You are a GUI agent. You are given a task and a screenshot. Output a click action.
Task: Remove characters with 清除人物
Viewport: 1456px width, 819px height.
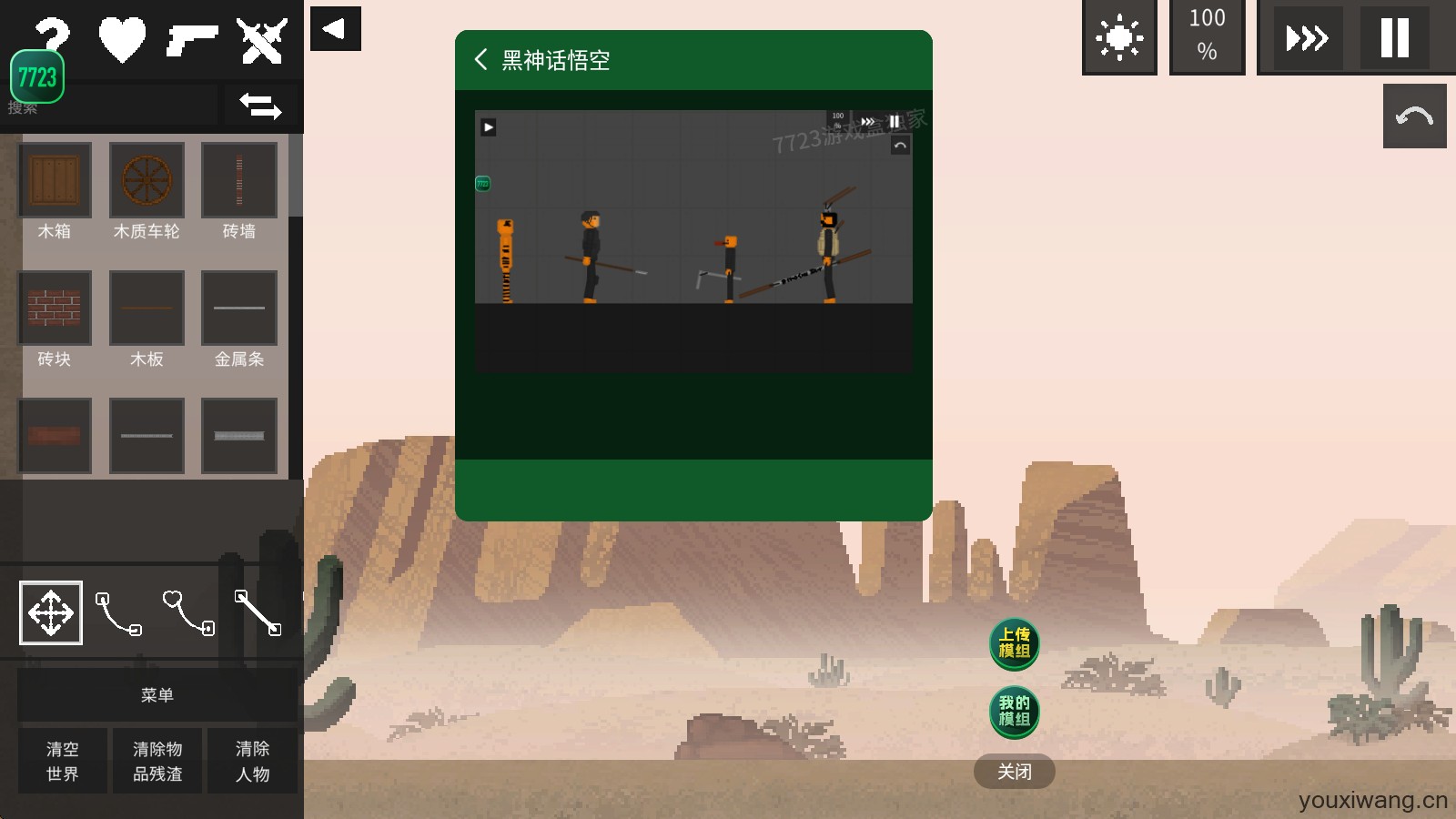[252, 761]
